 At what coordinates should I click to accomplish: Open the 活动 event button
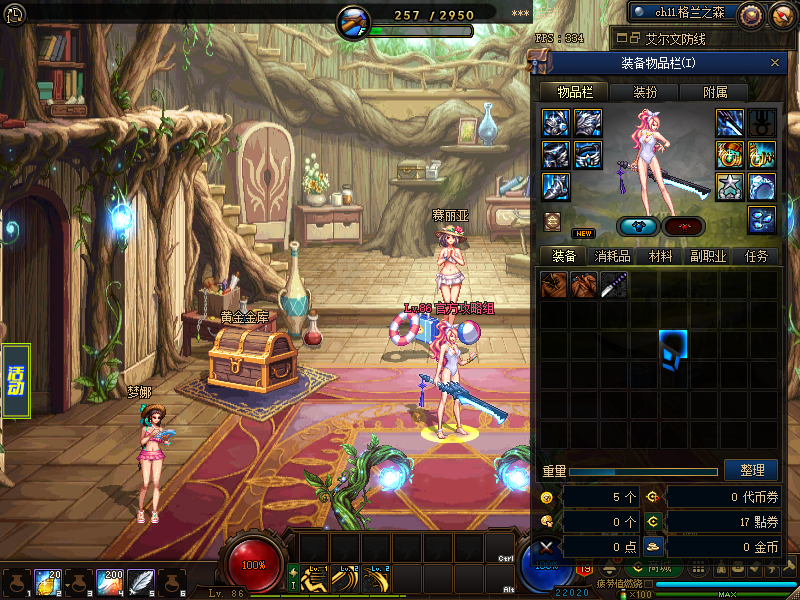coord(16,381)
